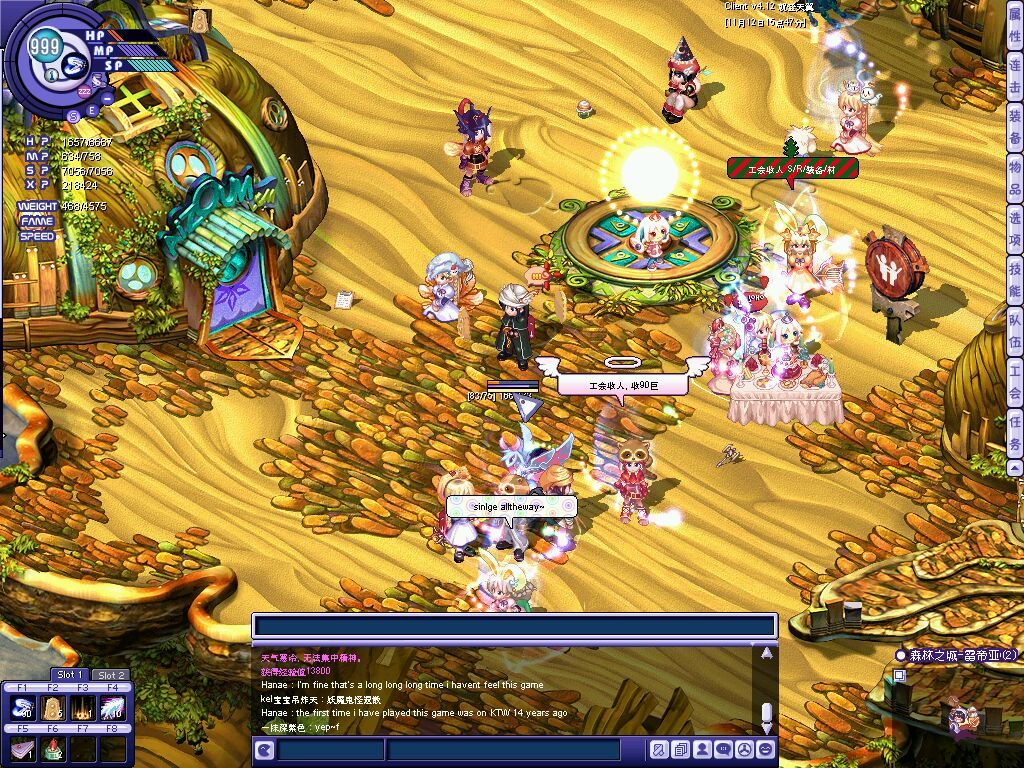Image resolution: width=1024 pixels, height=768 pixels.
Task: Use the F2 tan tower item slot
Action: [52, 708]
